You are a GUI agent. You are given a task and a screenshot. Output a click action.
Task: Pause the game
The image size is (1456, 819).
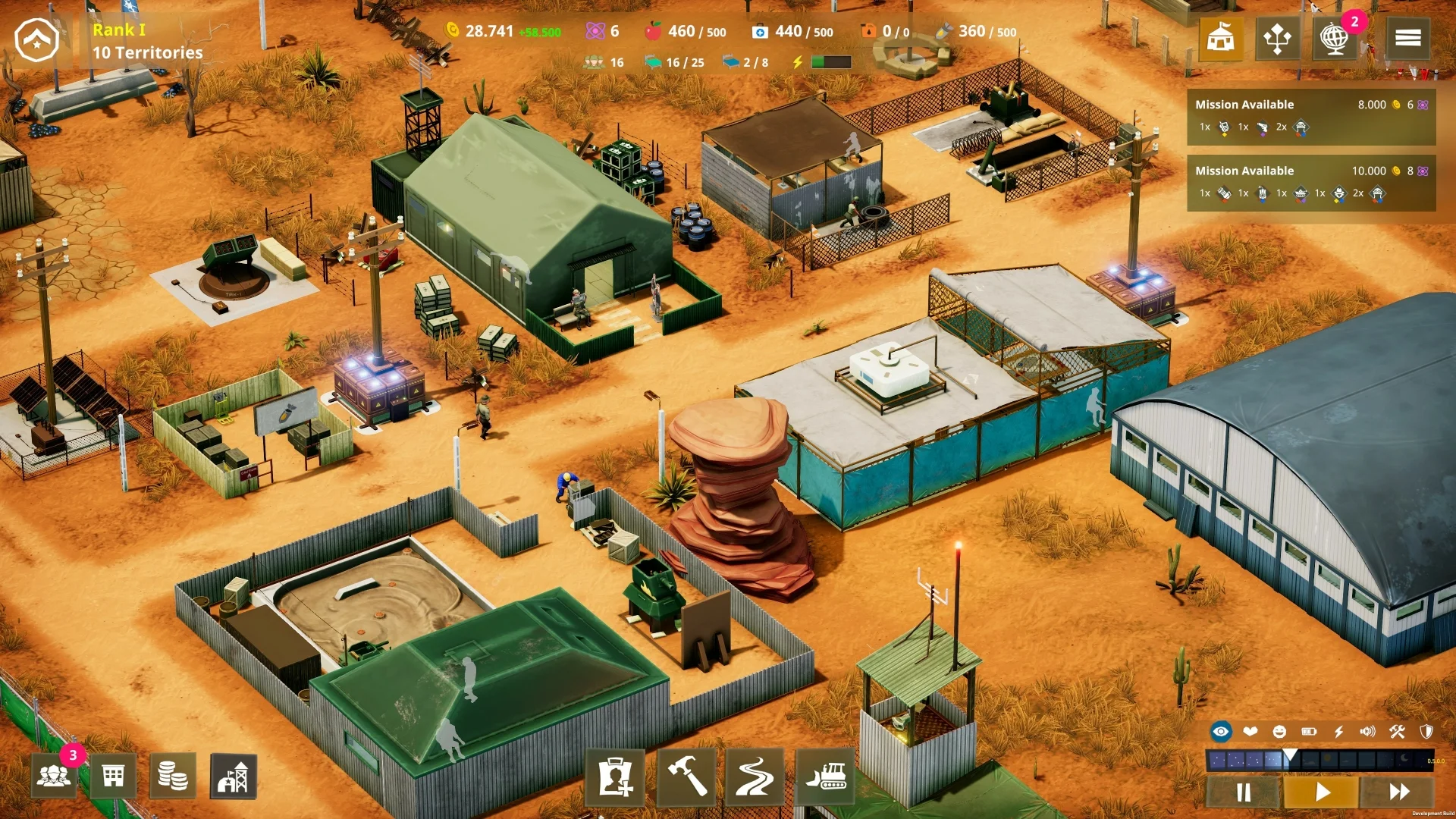(1244, 792)
